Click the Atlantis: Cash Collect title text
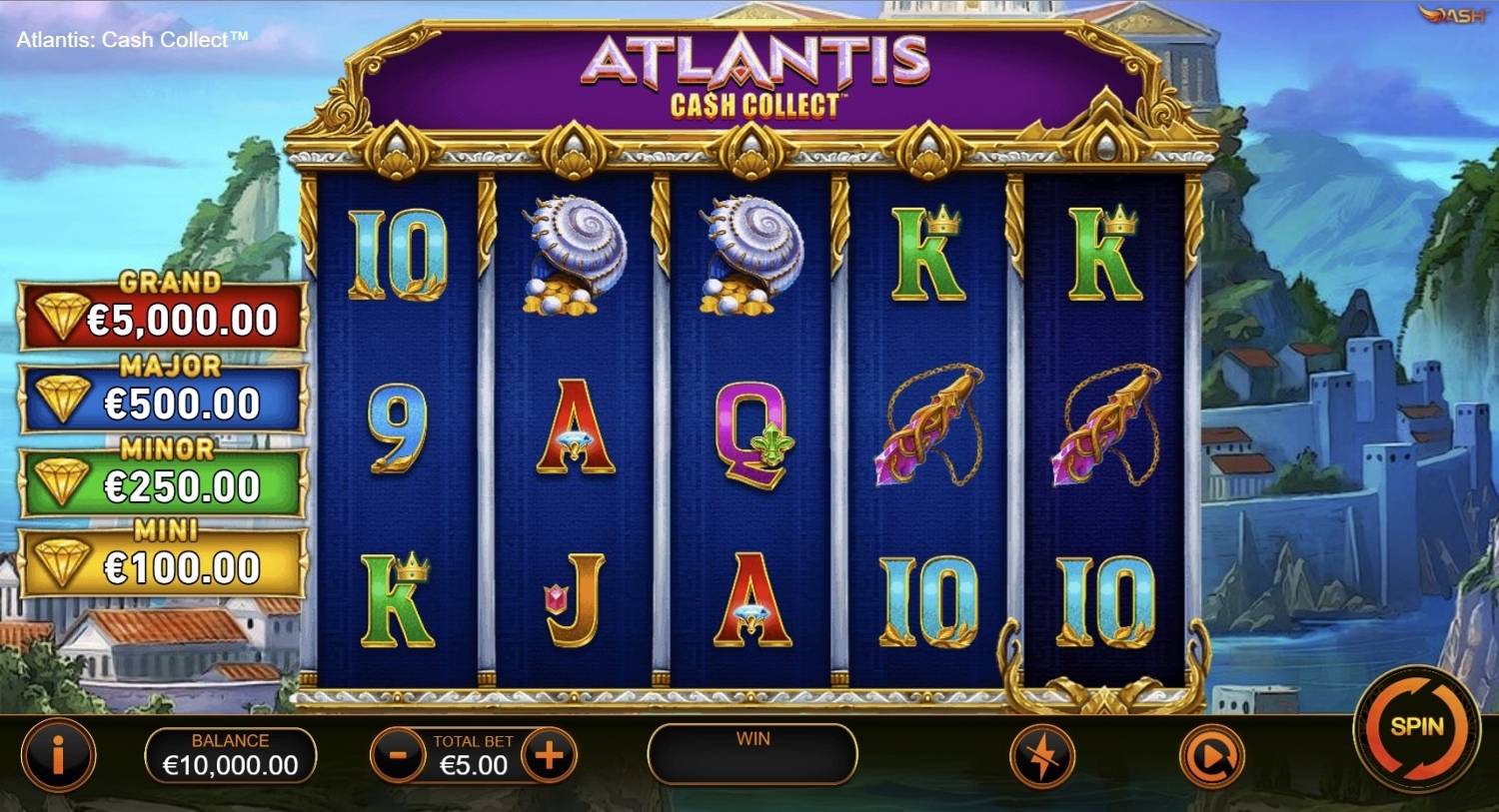Viewport: 1499px width, 812px height. 130,40
